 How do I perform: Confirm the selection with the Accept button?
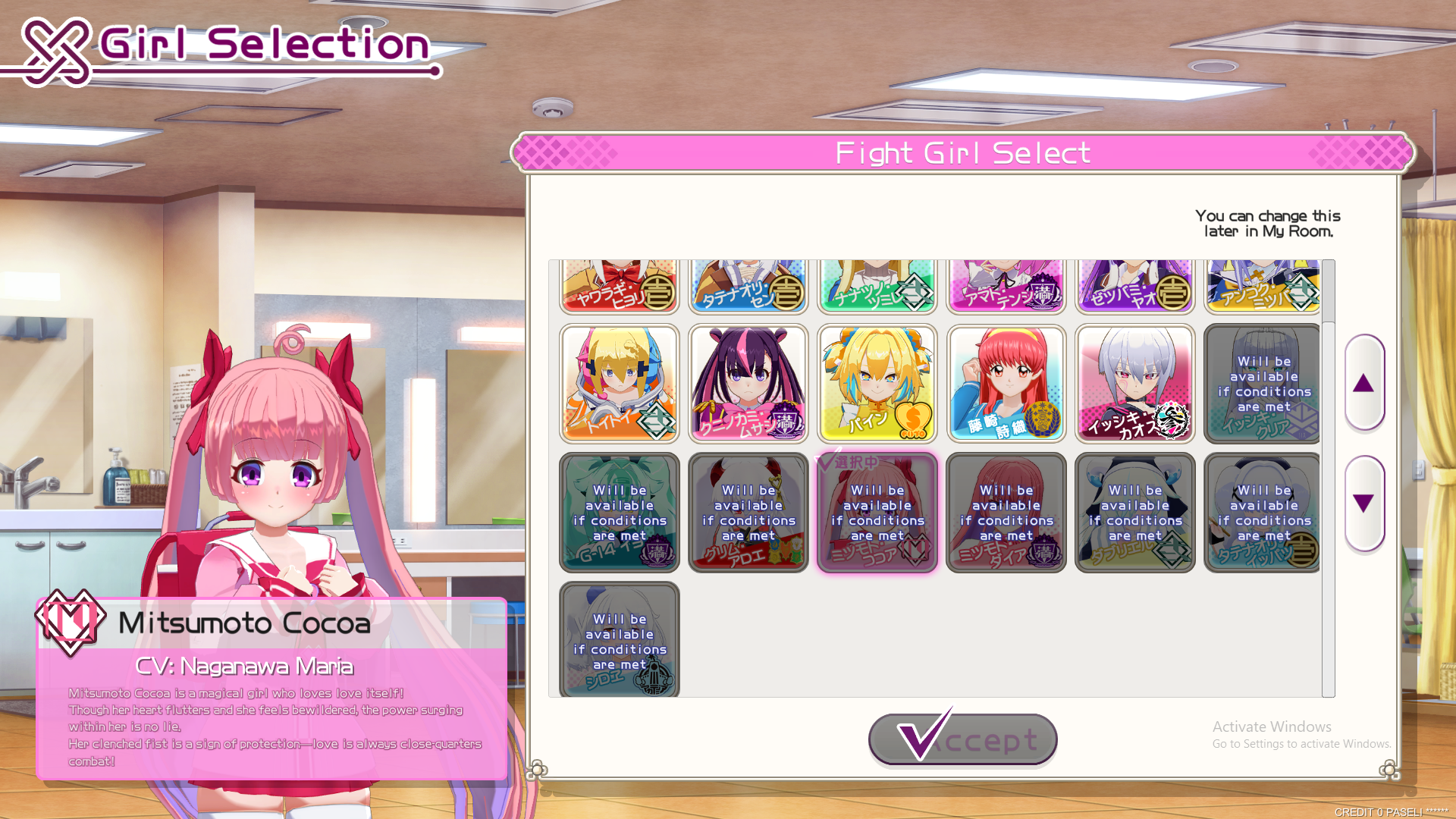(963, 739)
